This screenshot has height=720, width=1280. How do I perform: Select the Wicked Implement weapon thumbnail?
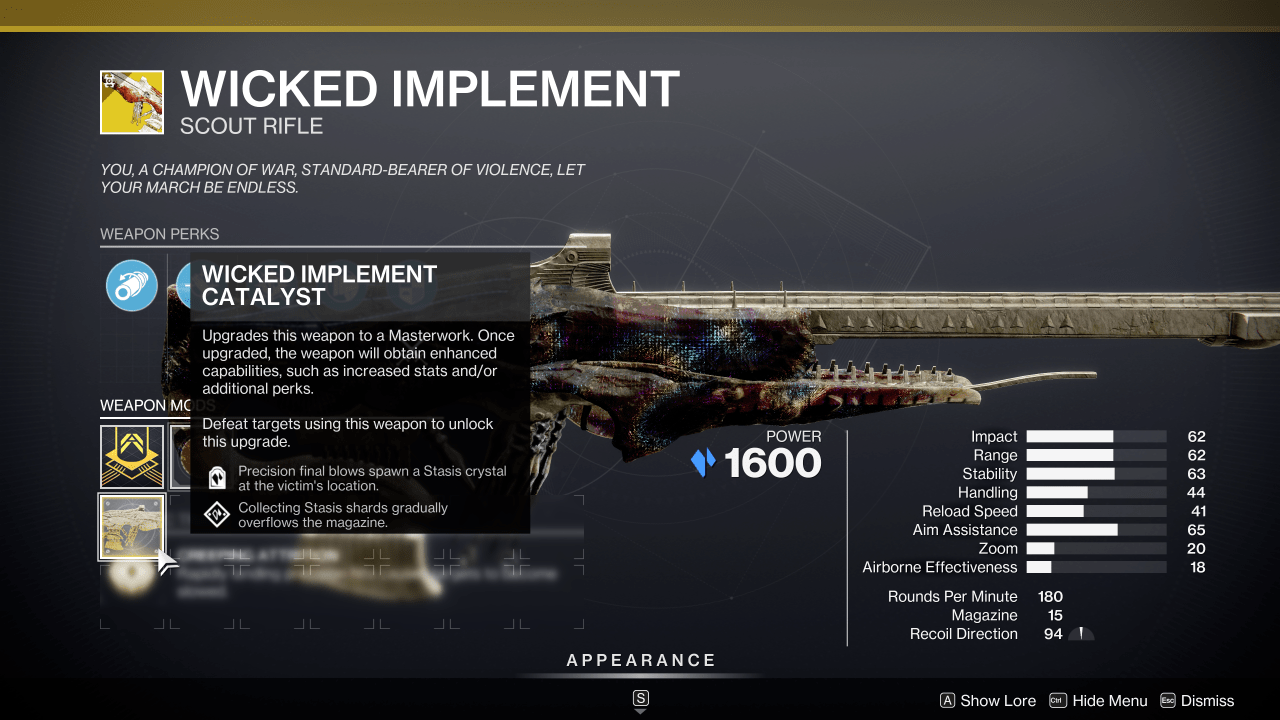tap(132, 101)
